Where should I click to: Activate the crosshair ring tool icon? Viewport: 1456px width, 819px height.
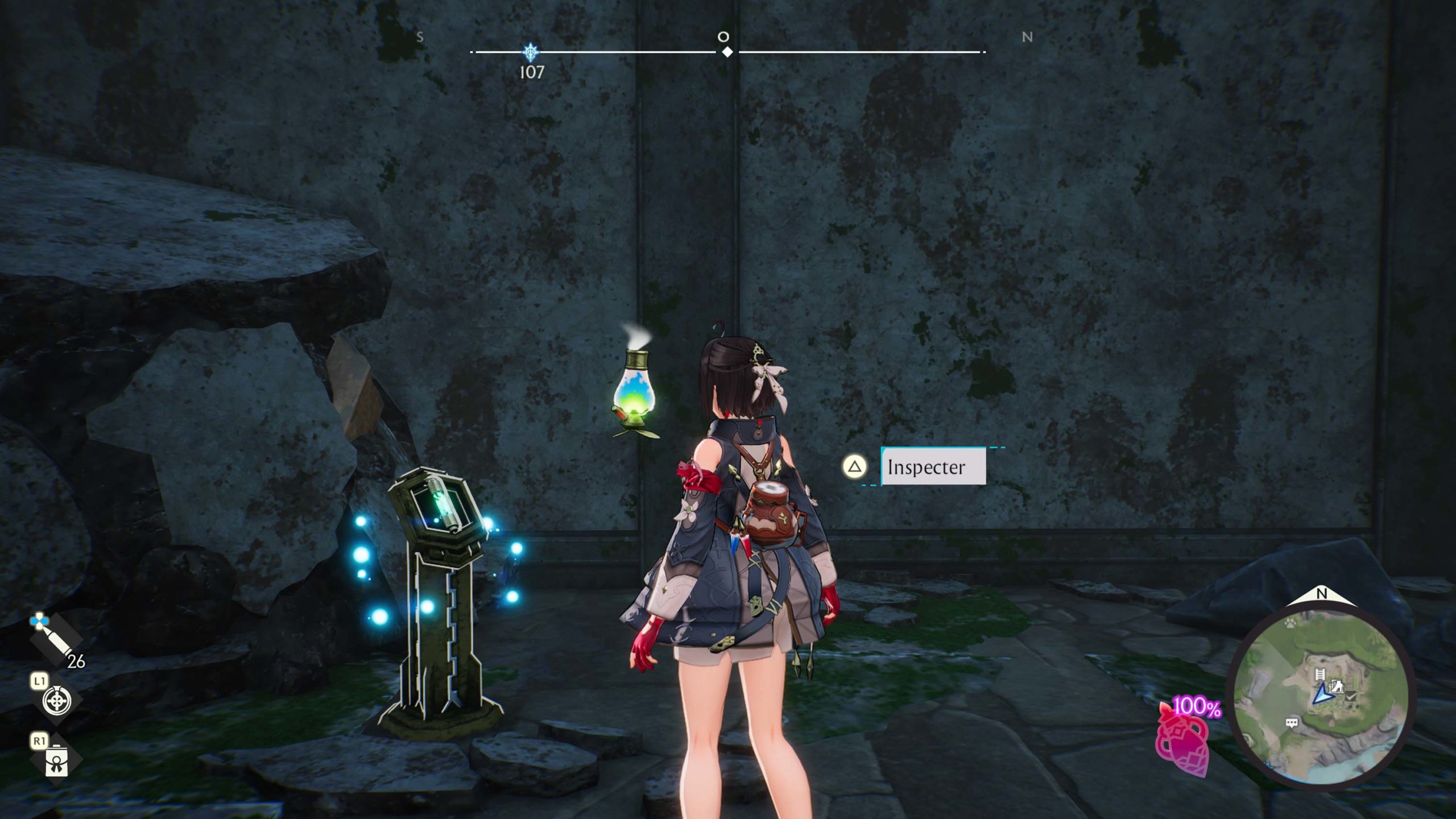[57, 701]
